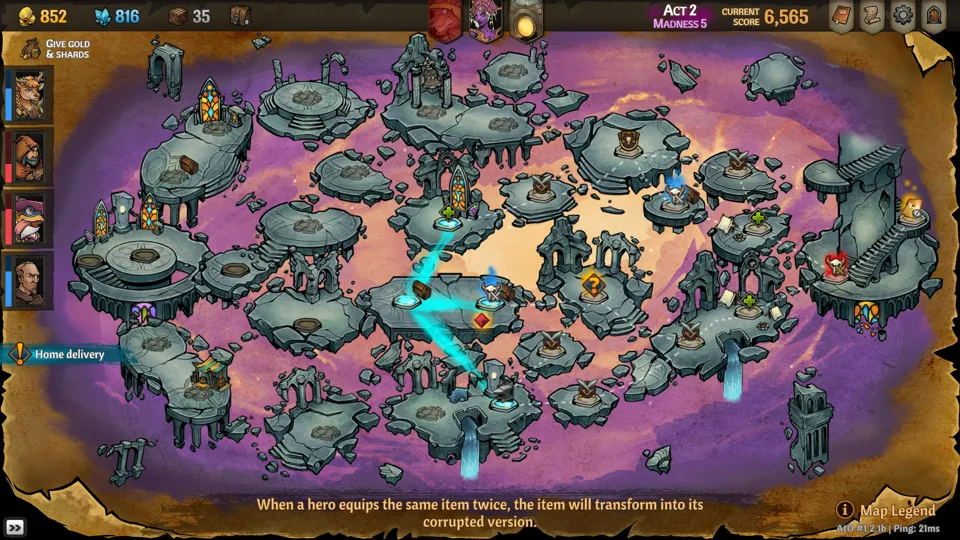
Task: Select the hooded bearded hero portrait
Action: pyautogui.click(x=27, y=157)
